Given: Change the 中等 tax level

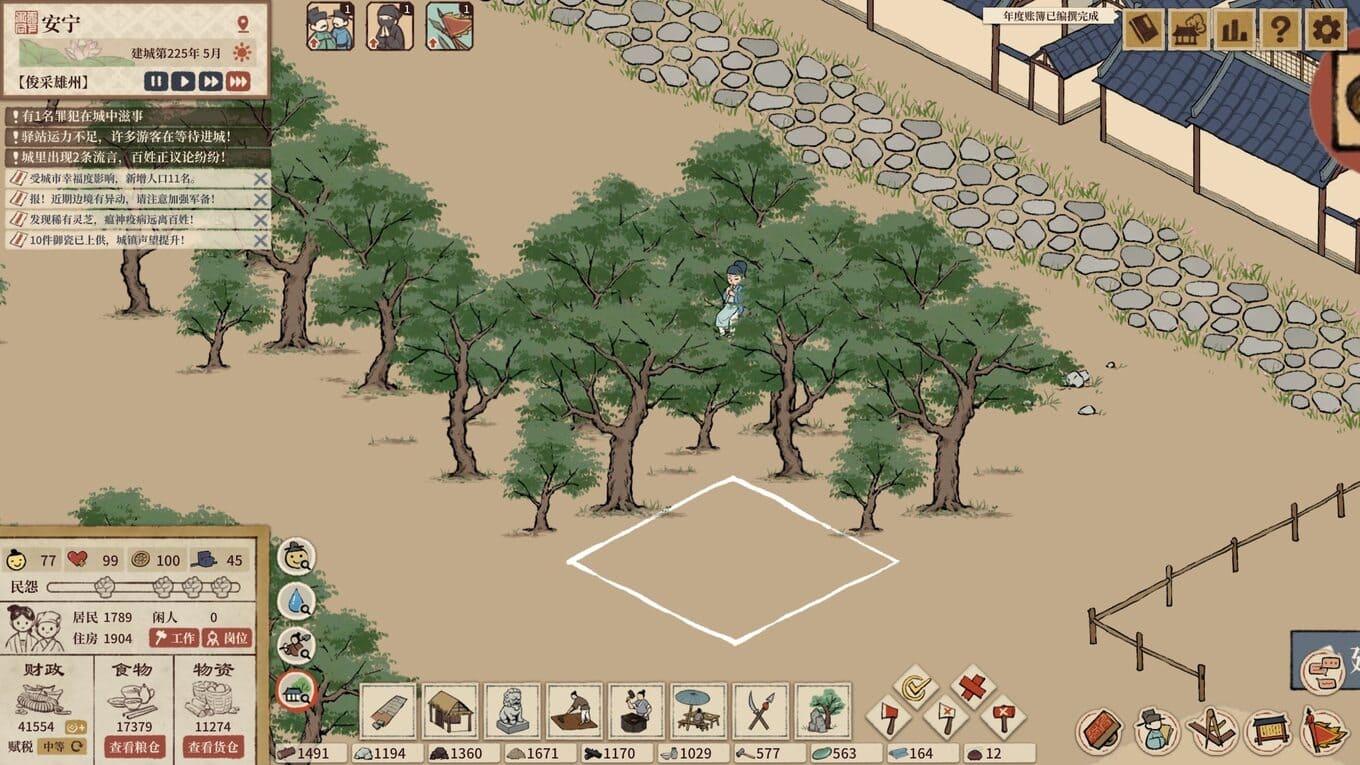Looking at the screenshot, I should (60, 746).
